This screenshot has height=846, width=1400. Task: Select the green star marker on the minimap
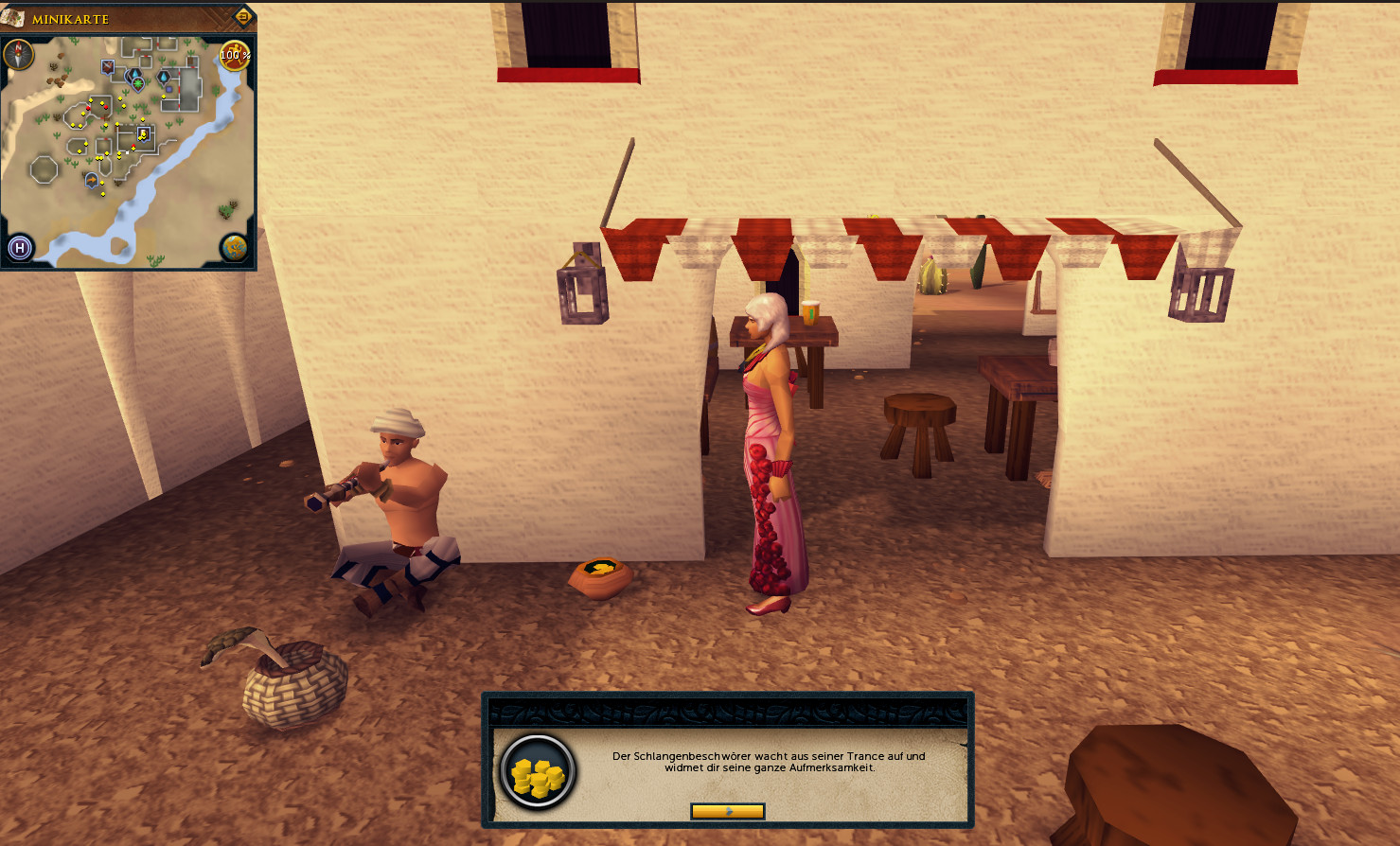click(x=138, y=84)
